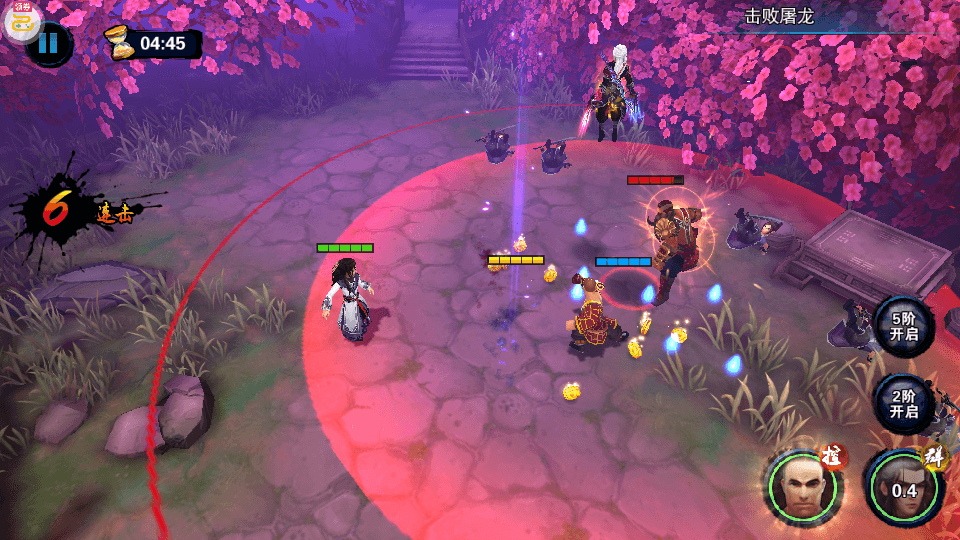Activate the bald monk hero skill portrait

(805, 488)
